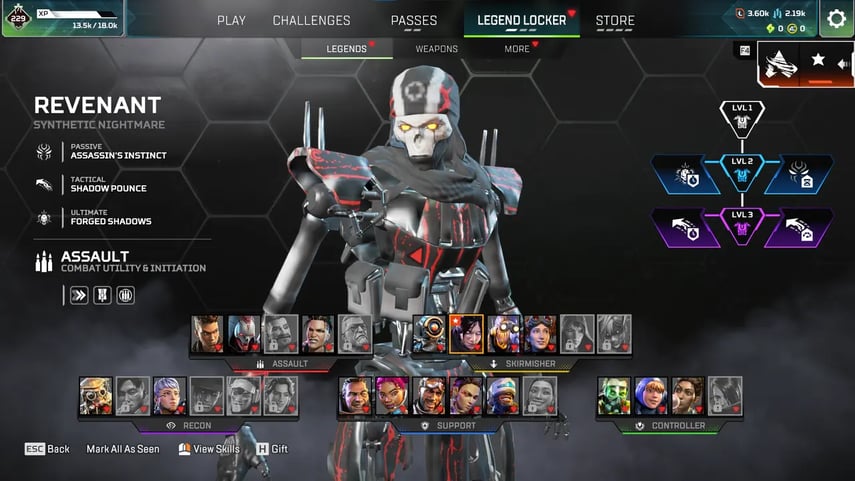Show the Assassin's Instinct passive ability

click(117, 151)
